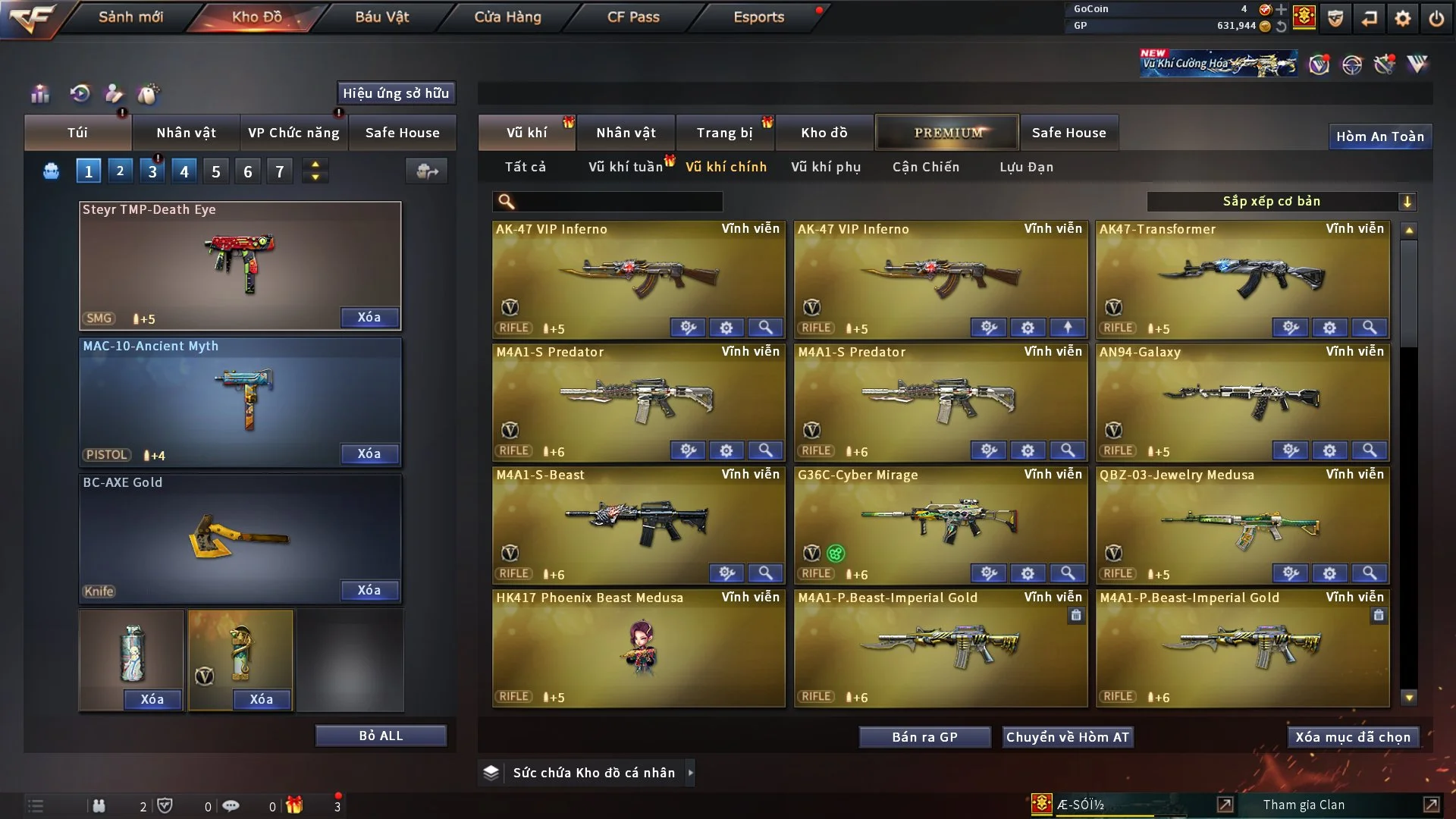Select the AN94-Galaxy rifle card
This screenshot has width=1456, height=819.
(x=1242, y=402)
